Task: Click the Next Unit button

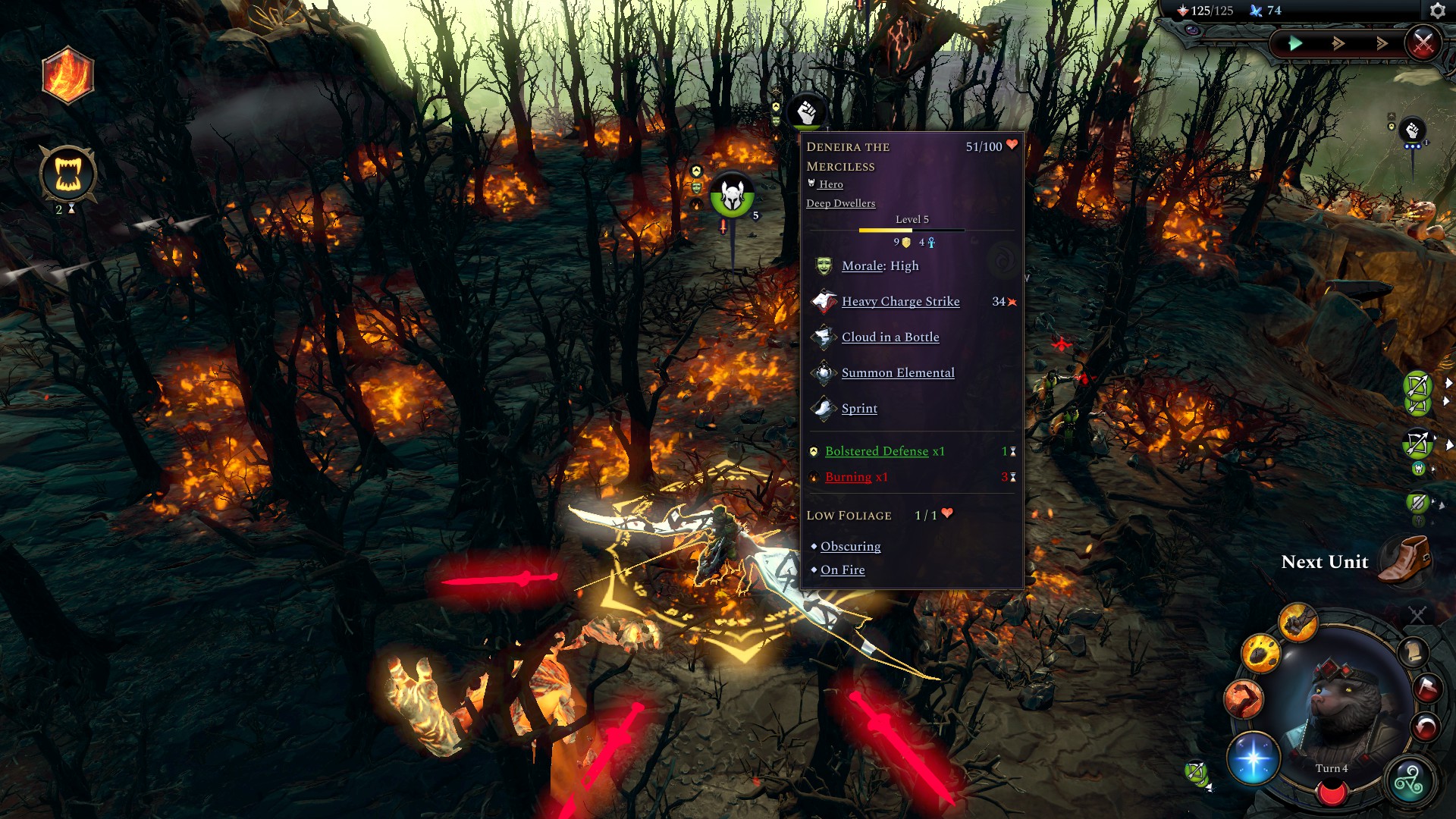Action: 1323,562
